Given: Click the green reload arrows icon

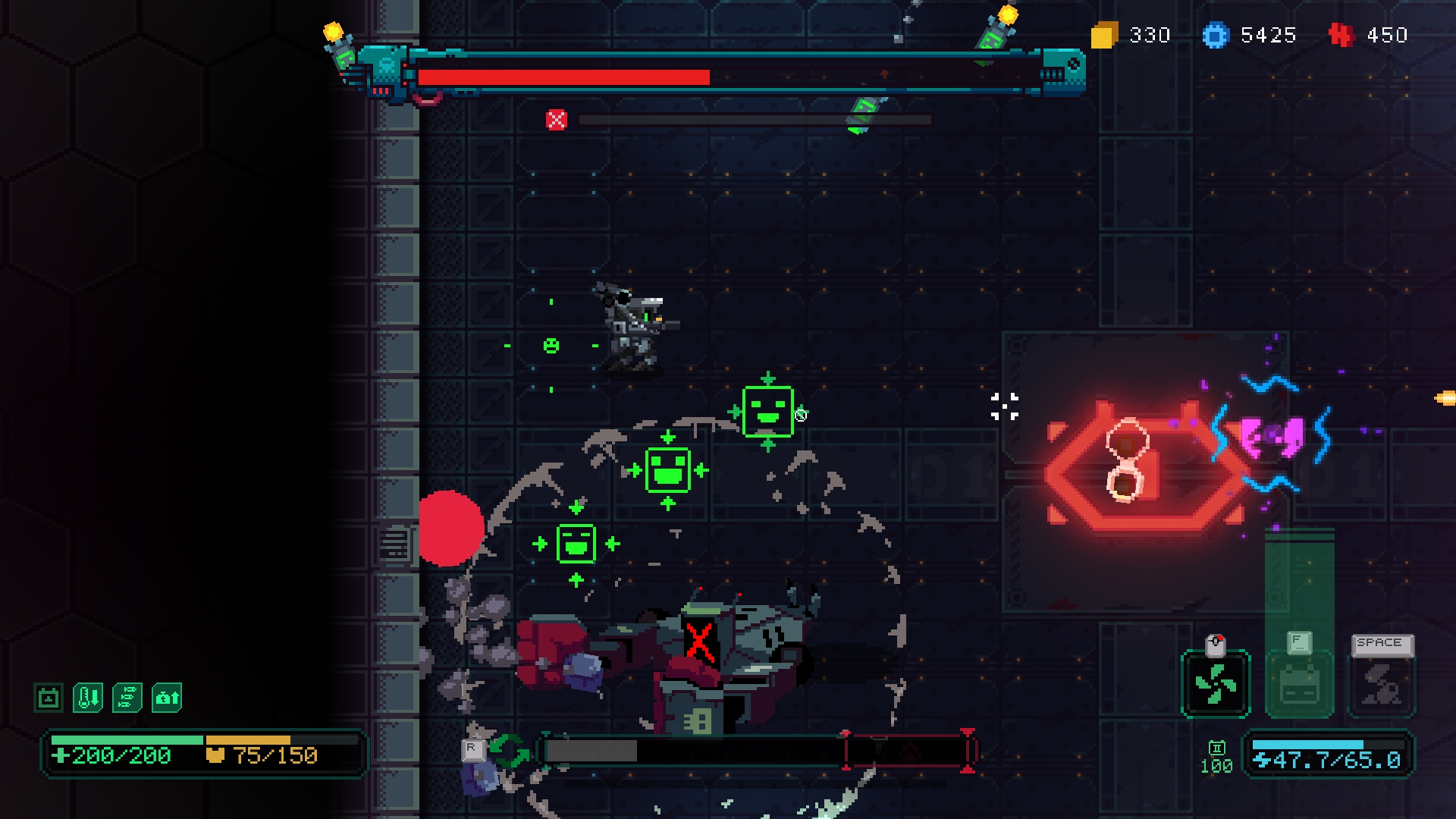Looking at the screenshot, I should 510,751.
